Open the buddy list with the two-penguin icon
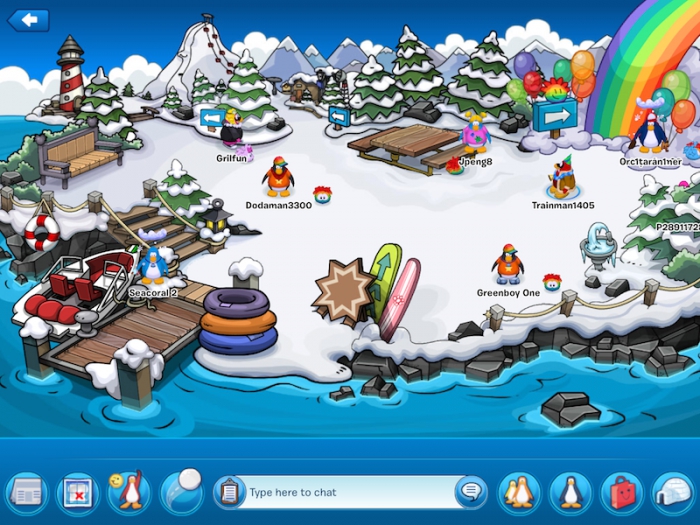The image size is (700, 525). (x=519, y=492)
